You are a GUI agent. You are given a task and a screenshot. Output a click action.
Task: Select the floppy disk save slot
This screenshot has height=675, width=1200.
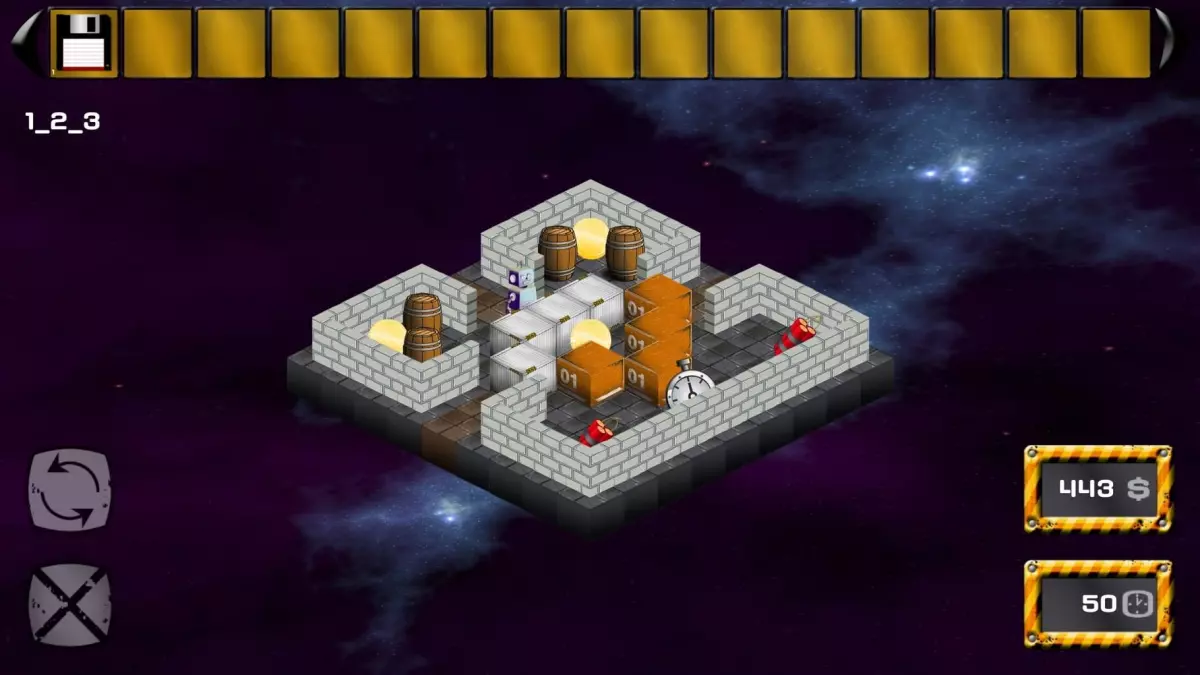click(x=84, y=43)
